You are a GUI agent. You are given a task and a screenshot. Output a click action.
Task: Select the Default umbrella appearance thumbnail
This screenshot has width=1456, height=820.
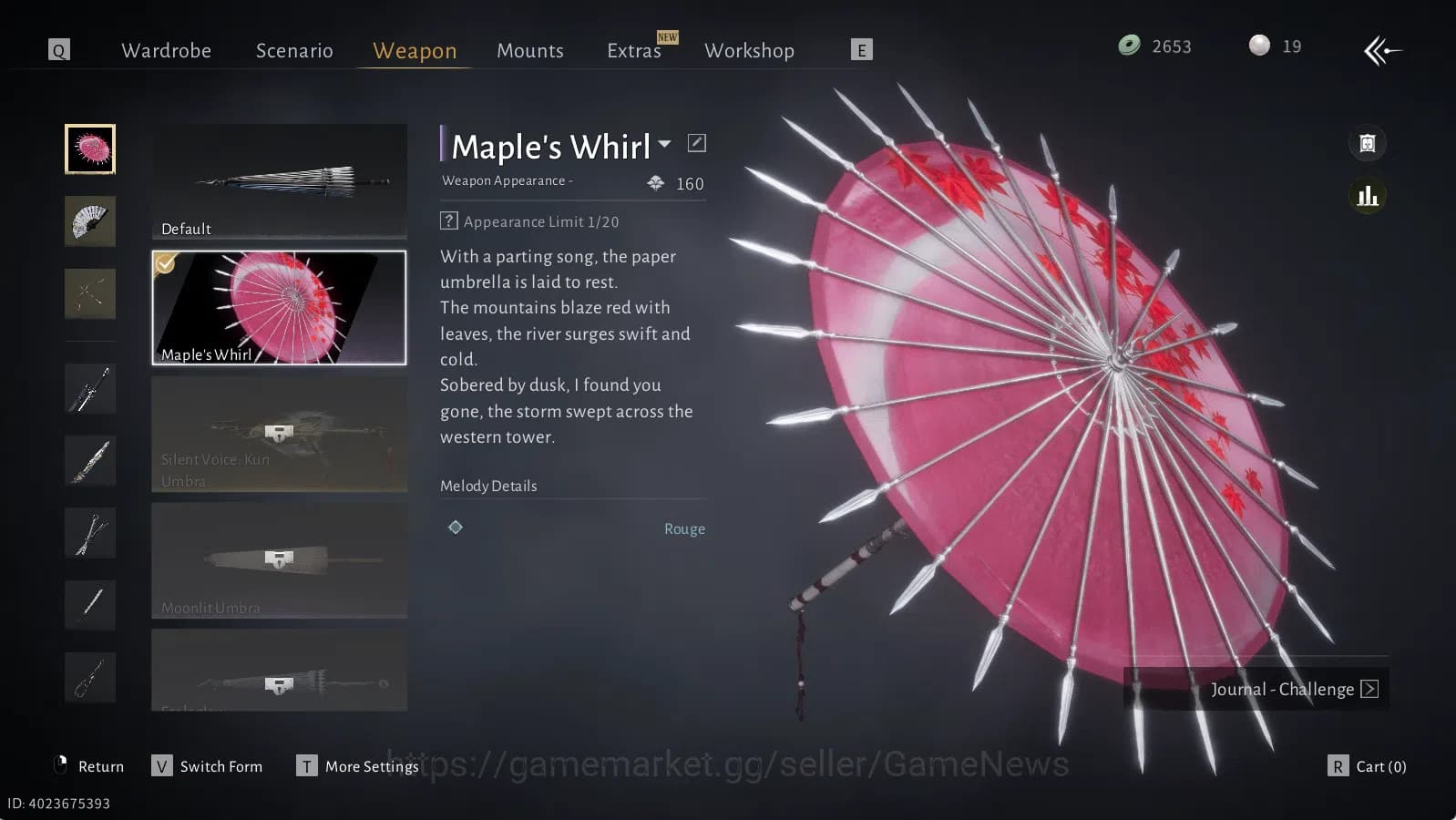(278, 182)
